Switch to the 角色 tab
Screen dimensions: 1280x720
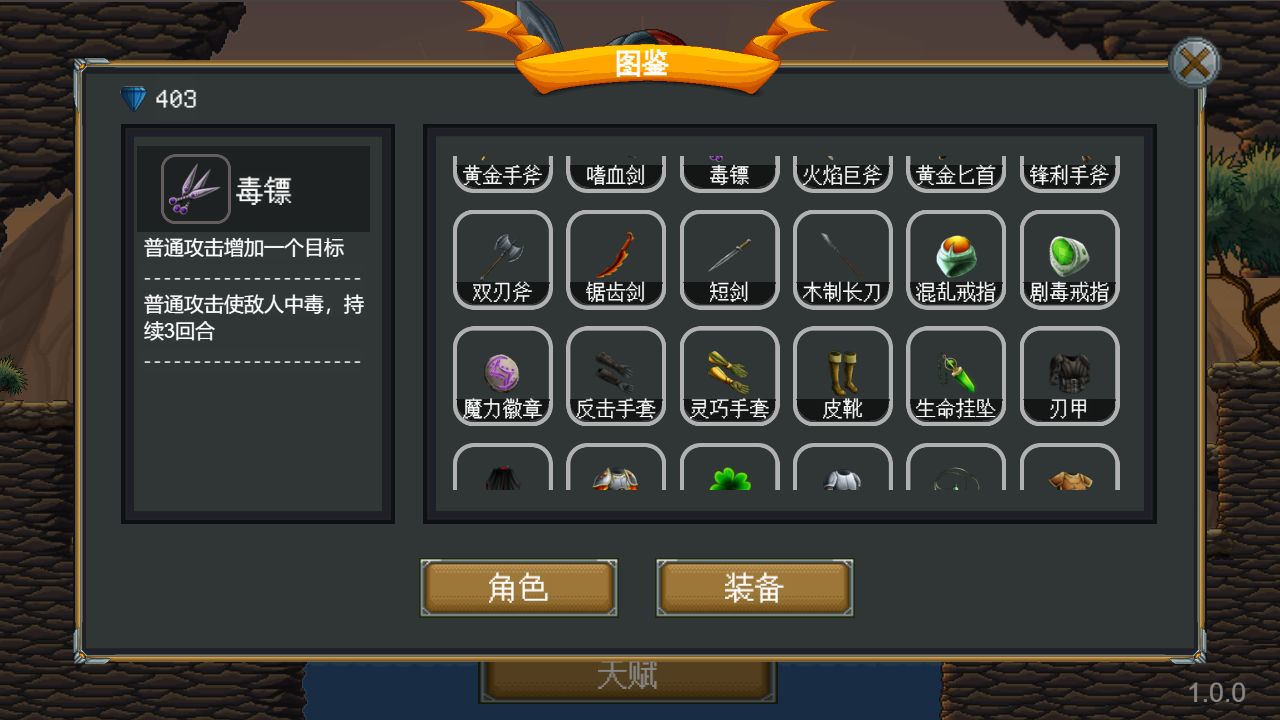tap(518, 588)
